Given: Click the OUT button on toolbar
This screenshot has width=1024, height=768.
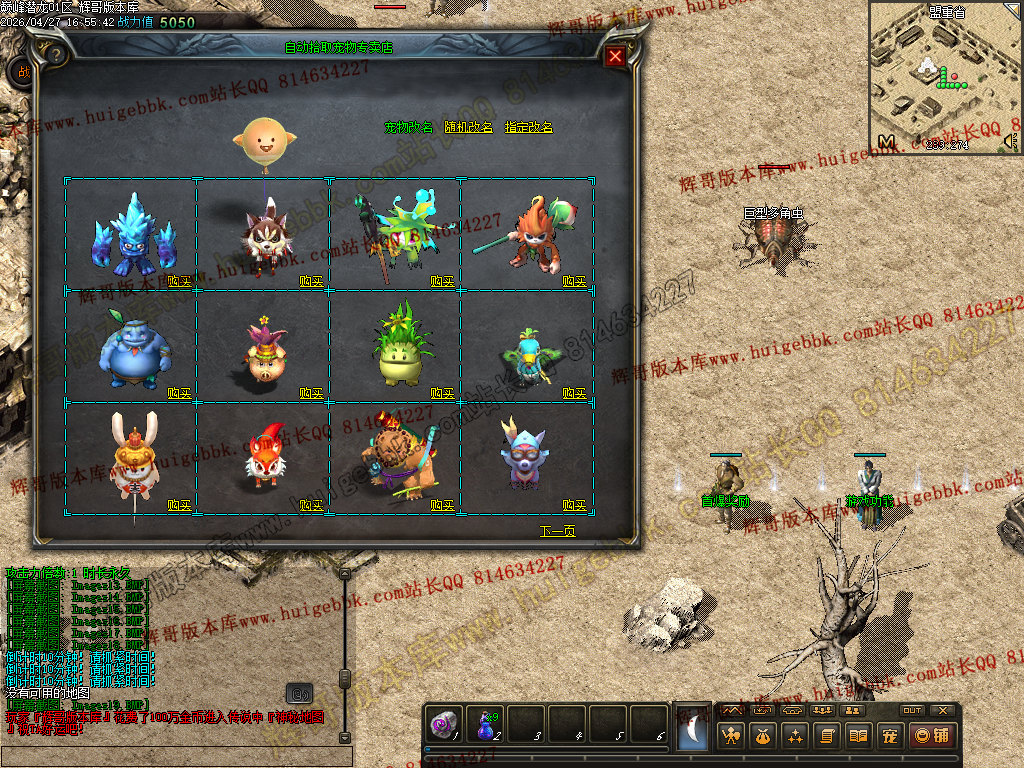Looking at the screenshot, I should click(912, 710).
